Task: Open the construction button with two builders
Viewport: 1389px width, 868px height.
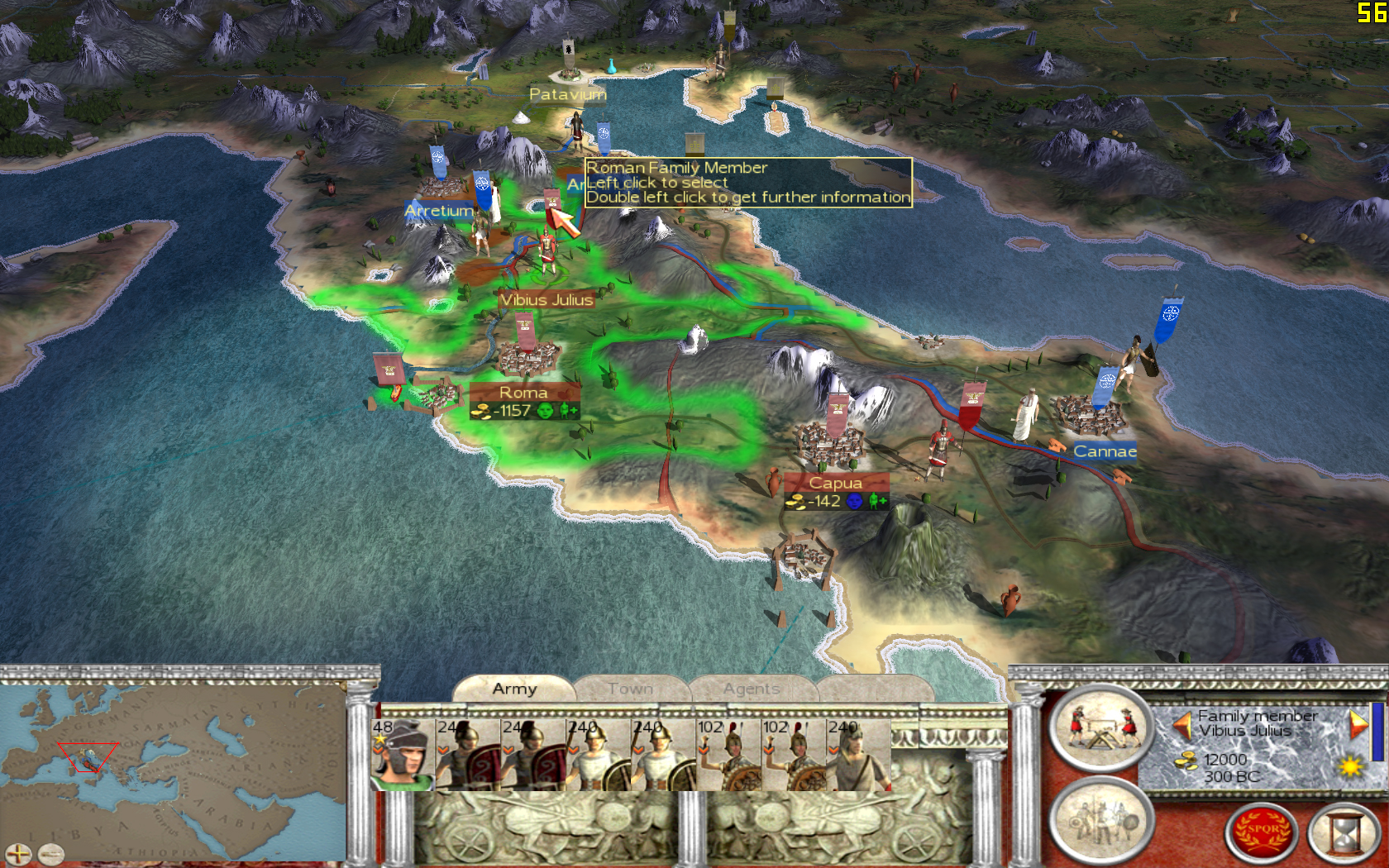Action: 1101,727
